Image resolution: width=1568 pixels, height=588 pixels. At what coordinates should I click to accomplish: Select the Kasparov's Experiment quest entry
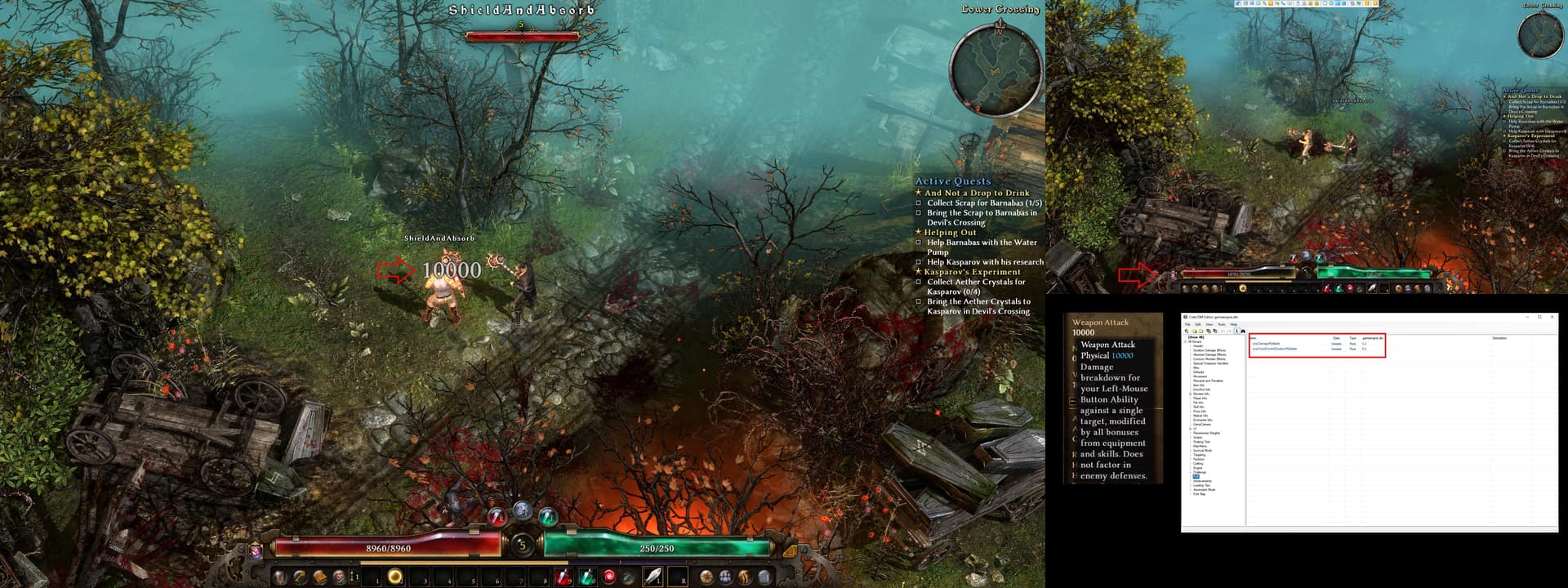[x=972, y=272]
